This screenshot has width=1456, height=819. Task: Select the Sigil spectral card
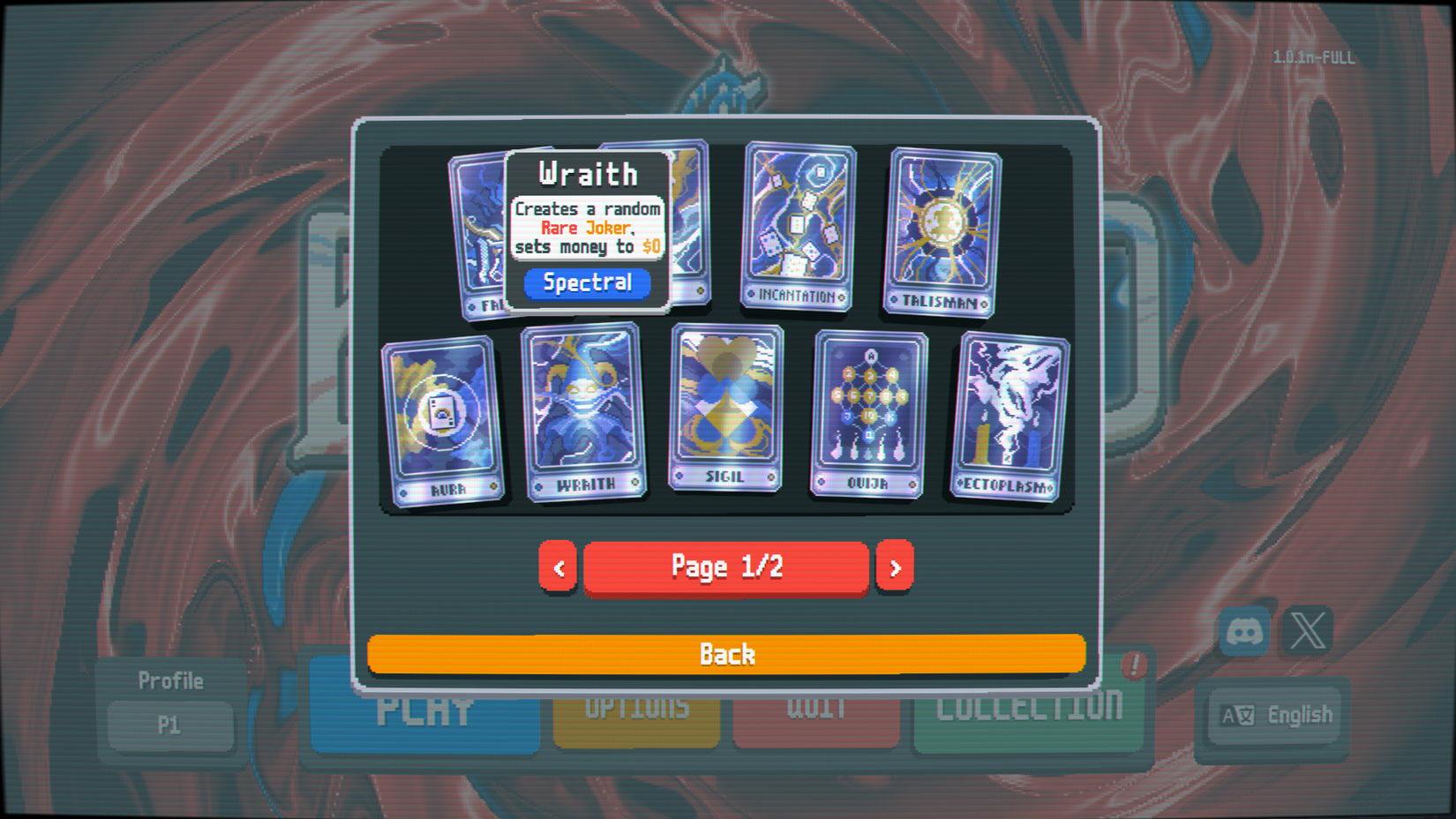pyautogui.click(x=724, y=408)
